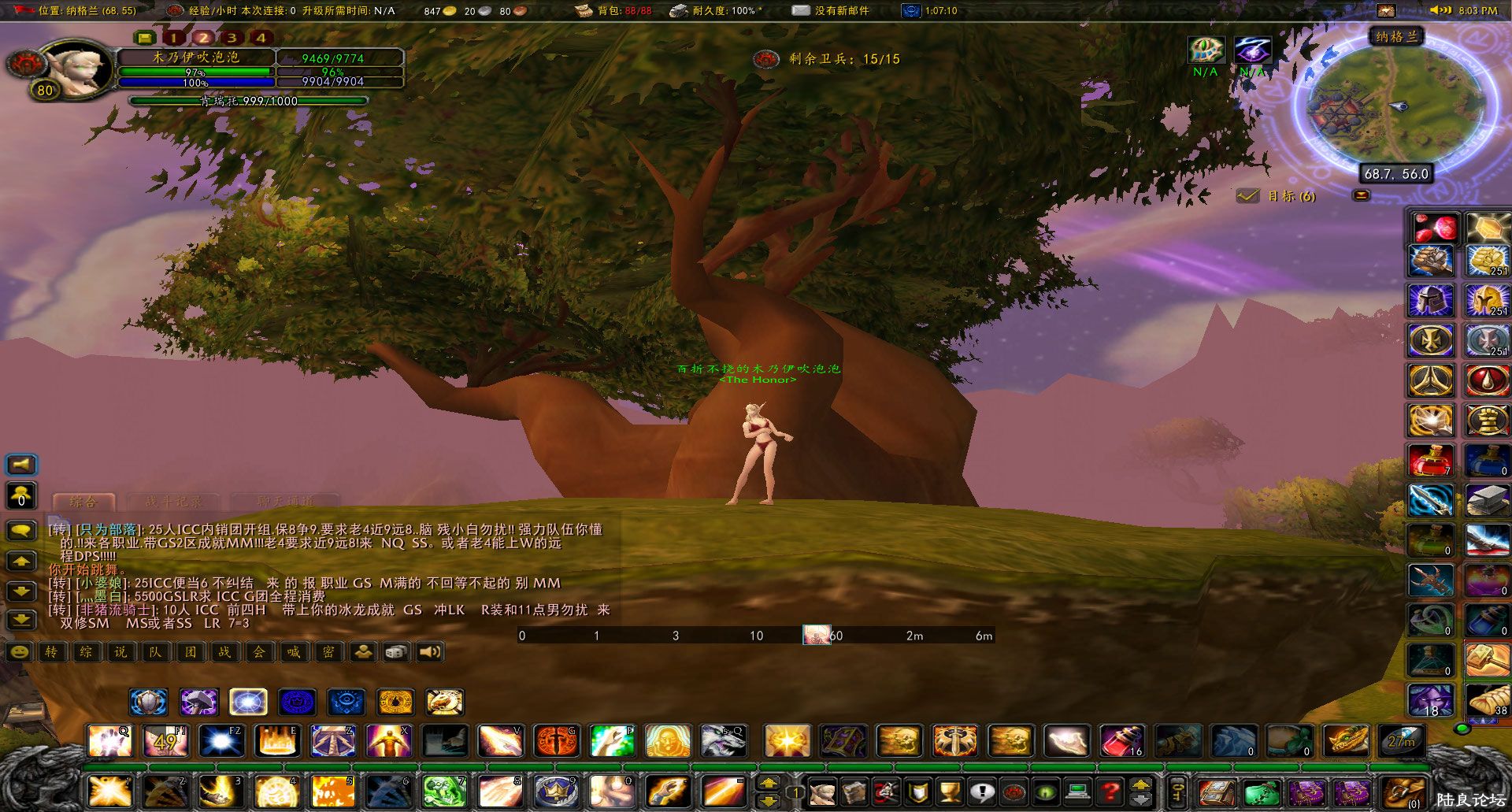Mute the chat speaker toggle

tap(428, 652)
